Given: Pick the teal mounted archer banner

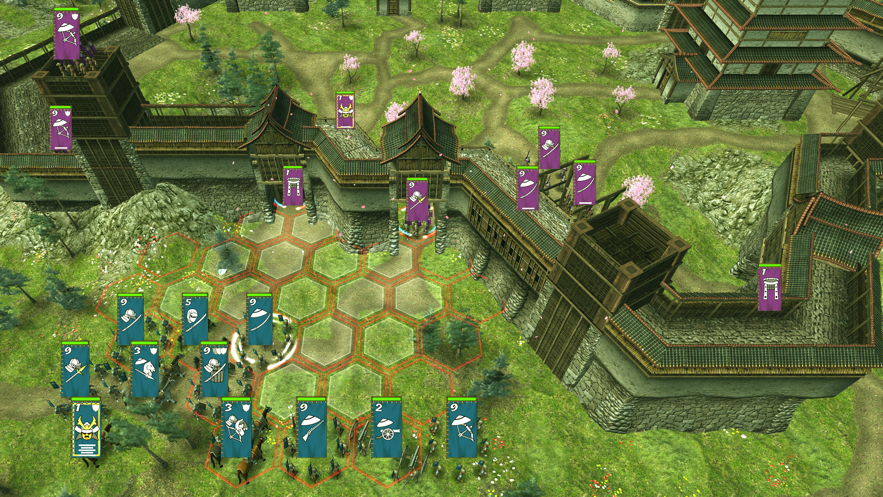Looking at the screenshot, I should tap(236, 428).
